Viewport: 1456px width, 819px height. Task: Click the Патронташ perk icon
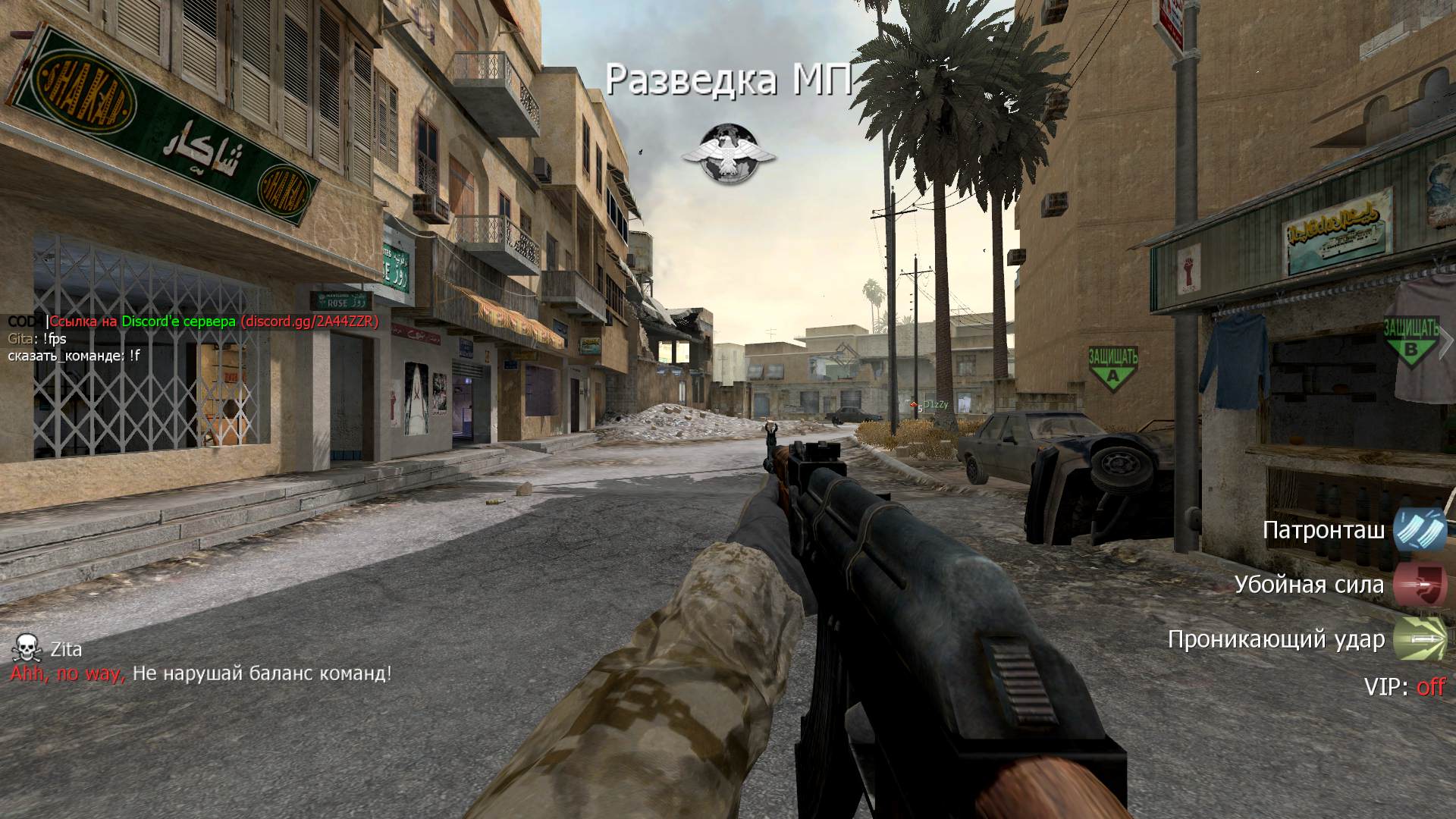click(1420, 530)
